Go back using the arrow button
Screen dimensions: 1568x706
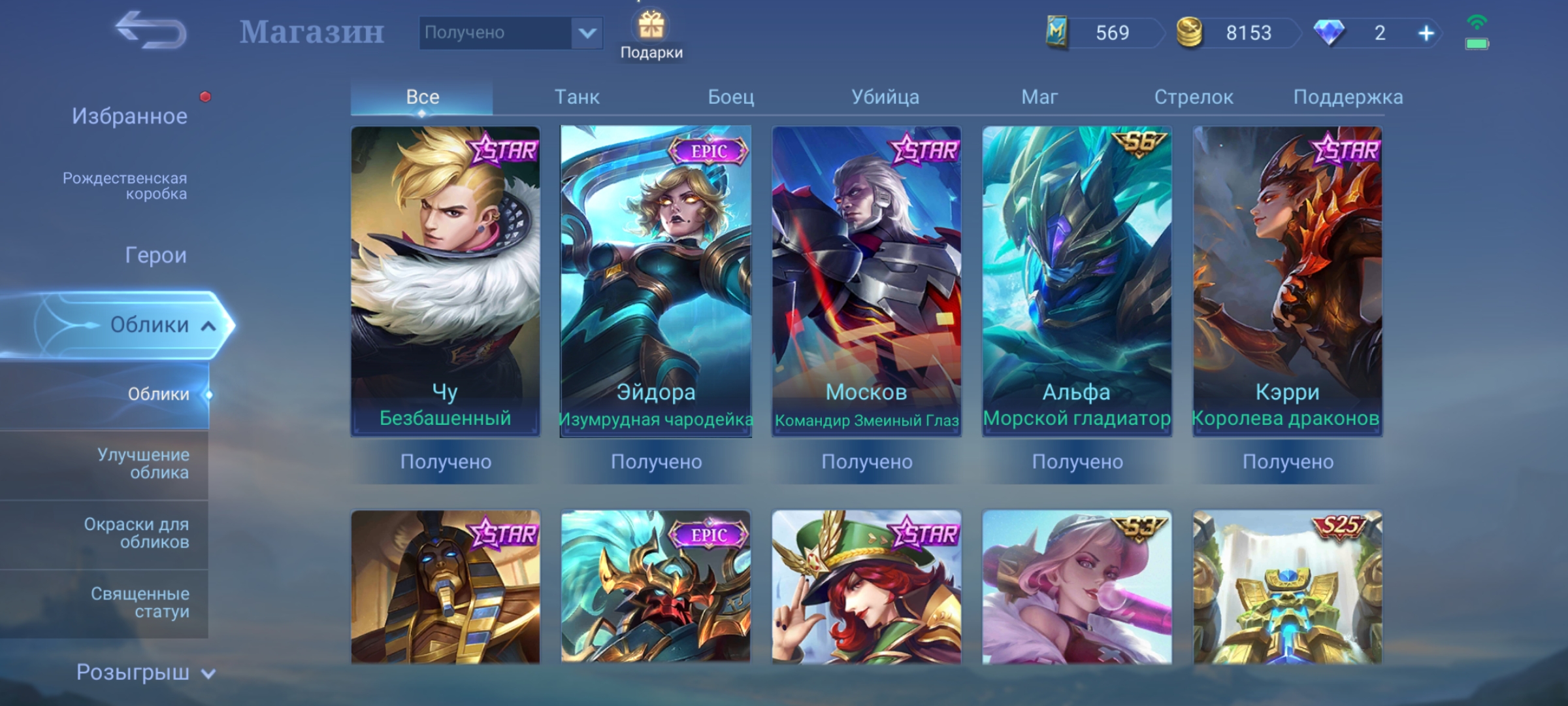click(151, 31)
